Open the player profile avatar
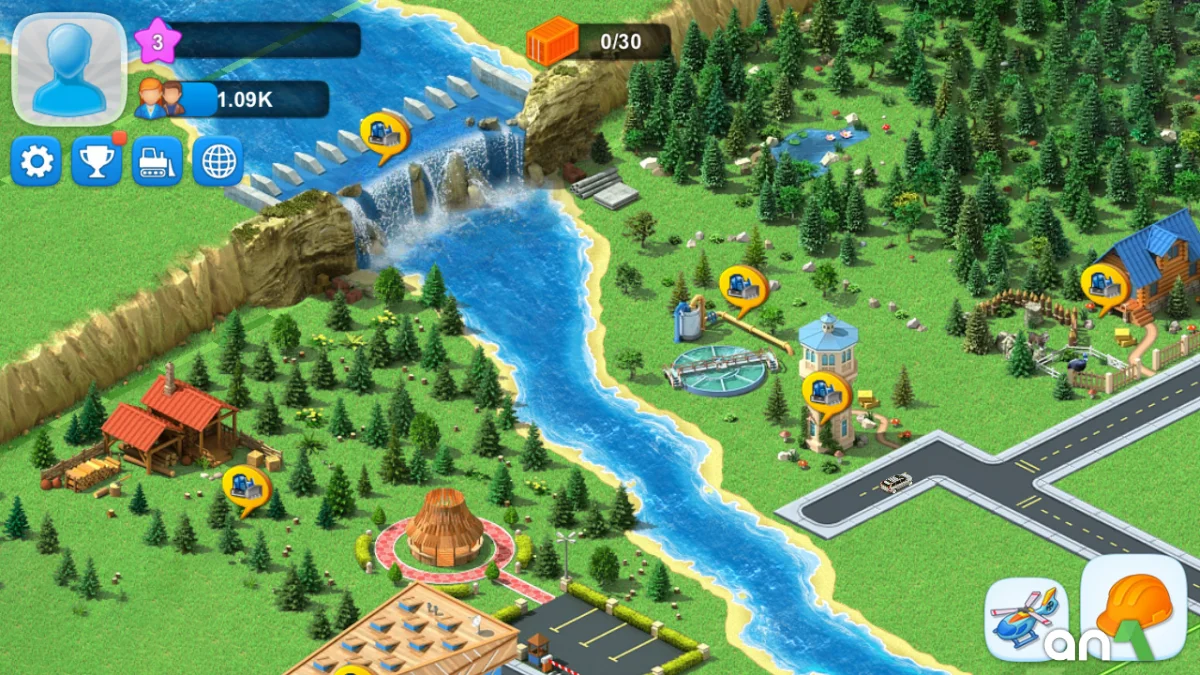This screenshot has width=1200, height=675. (69, 68)
